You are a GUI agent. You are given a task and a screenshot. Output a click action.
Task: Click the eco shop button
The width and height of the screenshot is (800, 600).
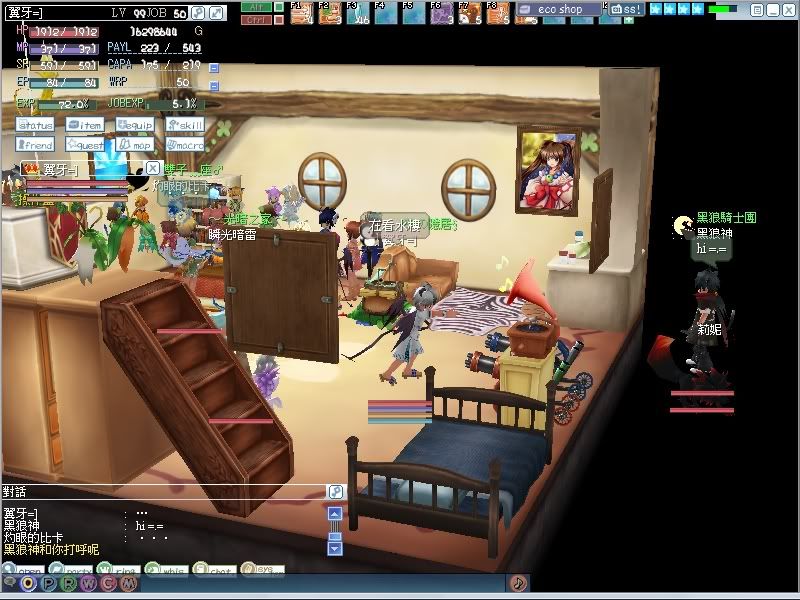[559, 9]
